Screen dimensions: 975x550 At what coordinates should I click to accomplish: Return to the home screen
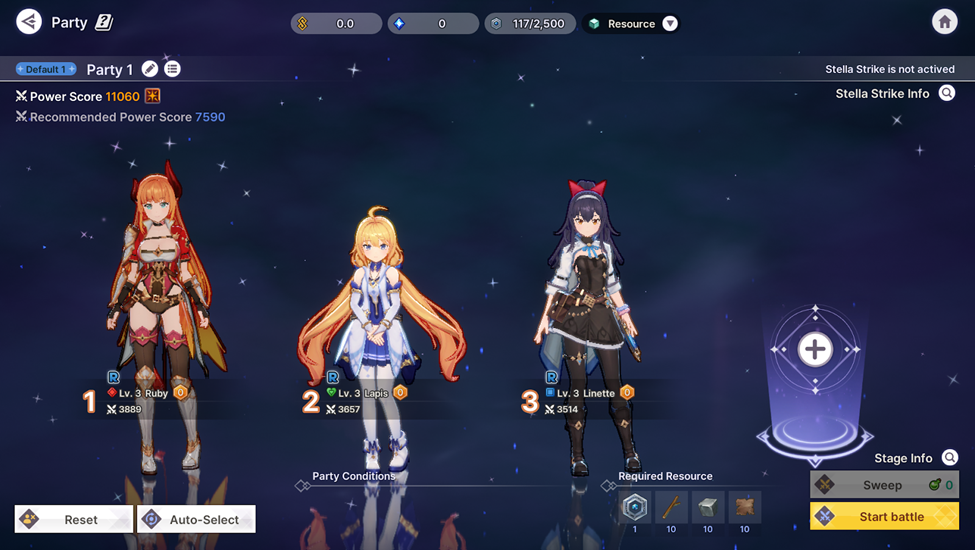[943, 21]
